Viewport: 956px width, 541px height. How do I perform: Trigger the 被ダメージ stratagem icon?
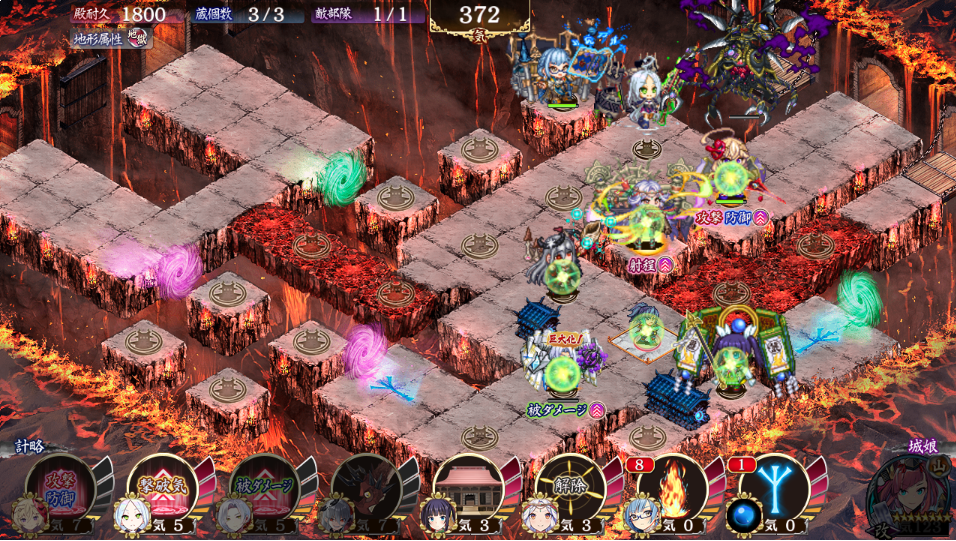coord(264,487)
